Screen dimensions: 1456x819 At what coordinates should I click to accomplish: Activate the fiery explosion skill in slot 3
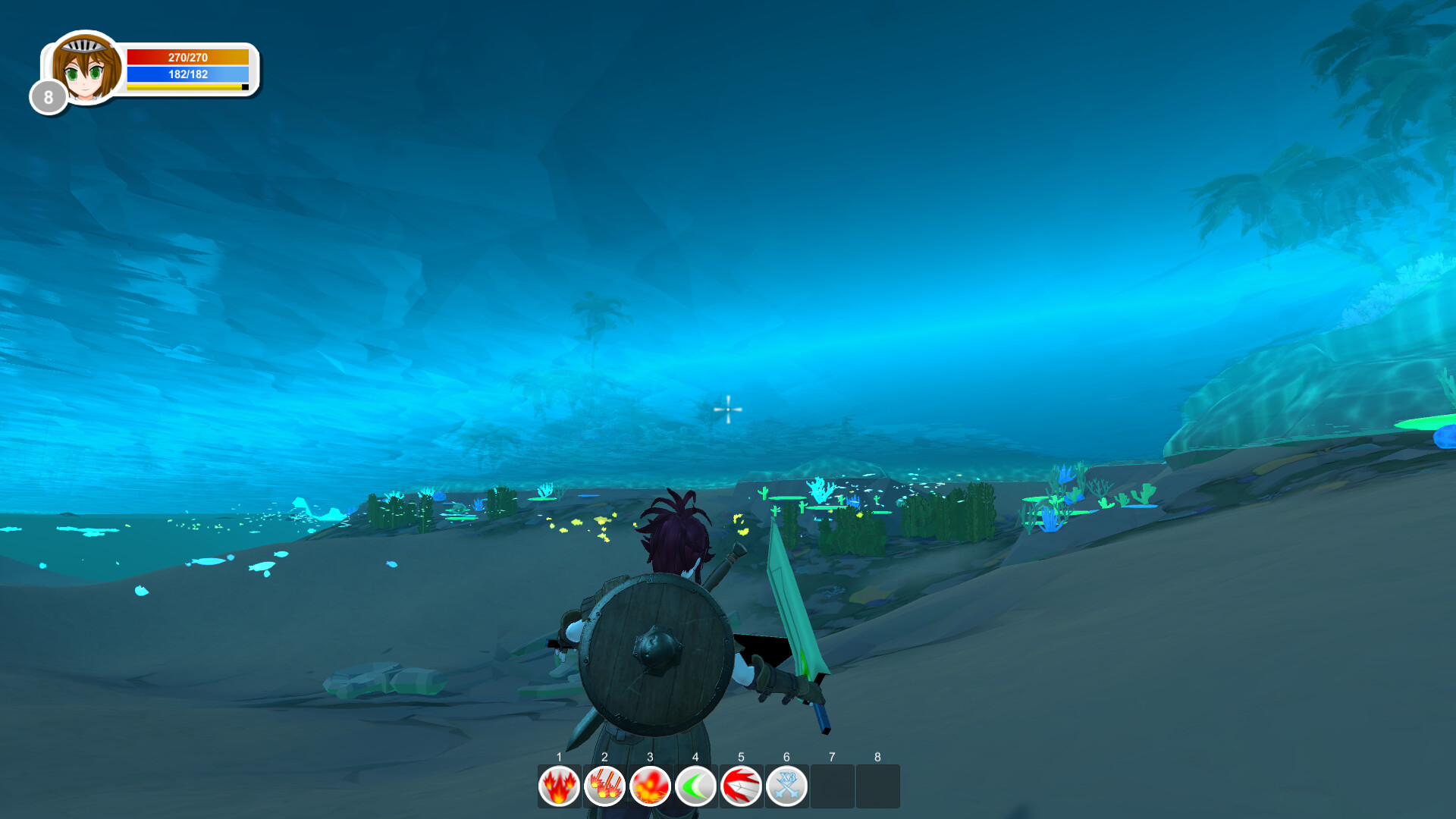click(x=650, y=786)
